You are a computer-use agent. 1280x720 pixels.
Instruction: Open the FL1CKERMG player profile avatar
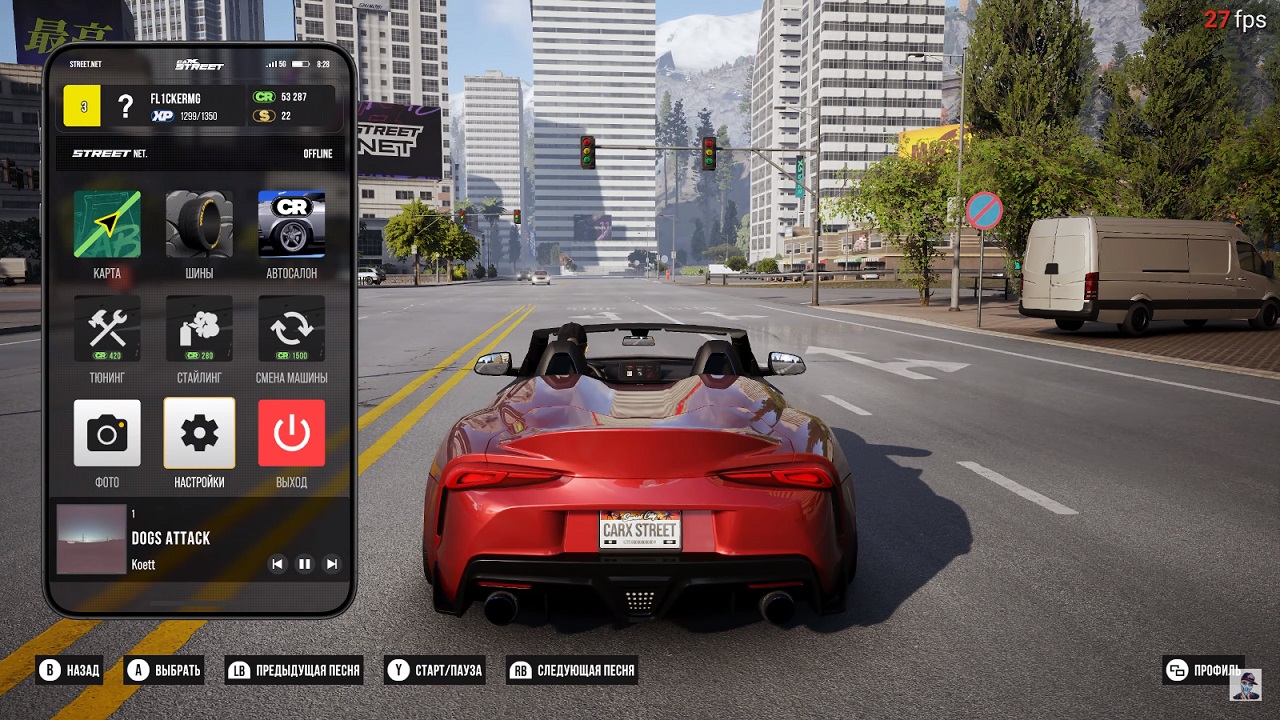pyautogui.click(x=125, y=106)
